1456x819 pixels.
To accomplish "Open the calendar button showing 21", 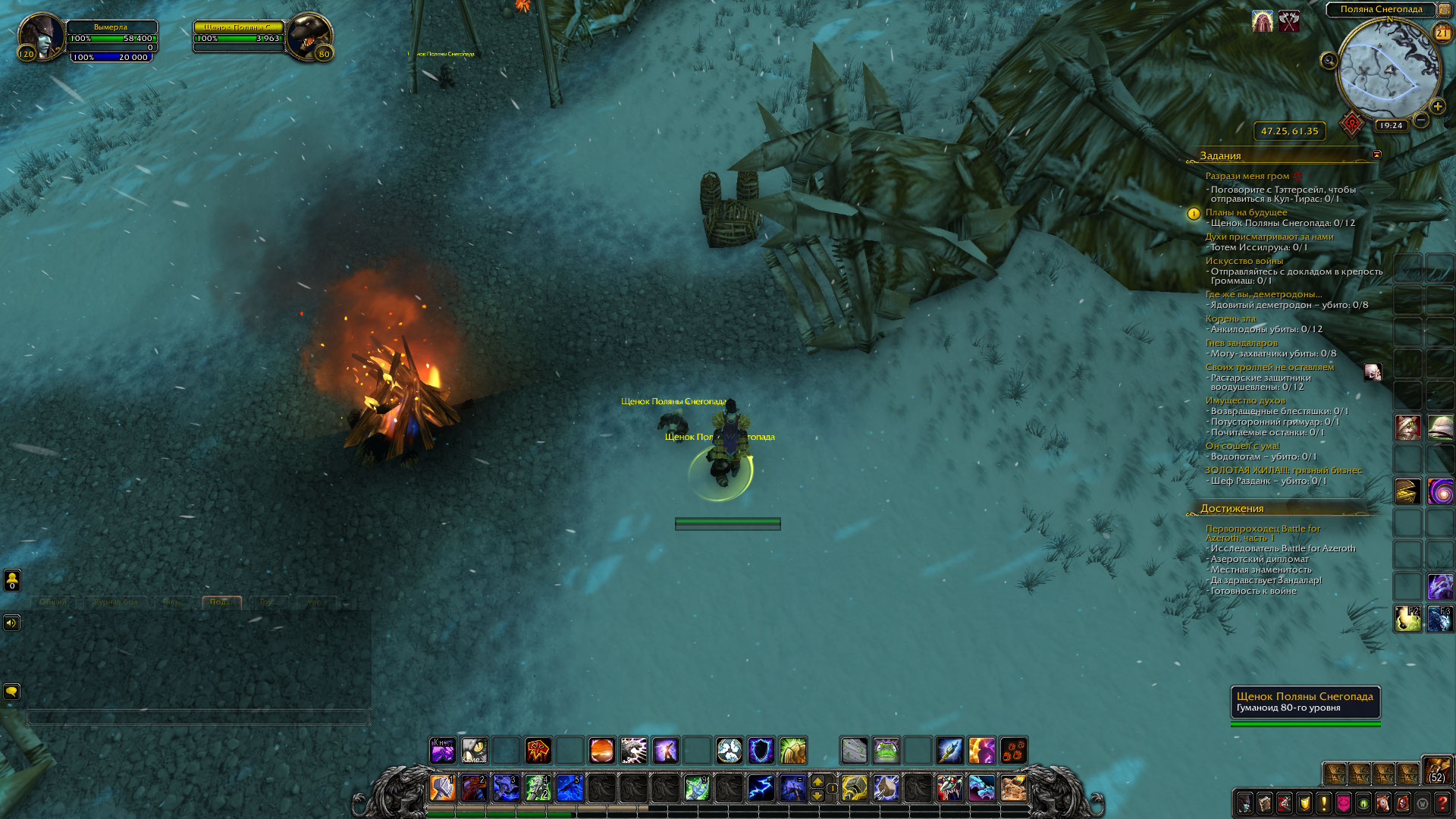I will (1442, 33).
